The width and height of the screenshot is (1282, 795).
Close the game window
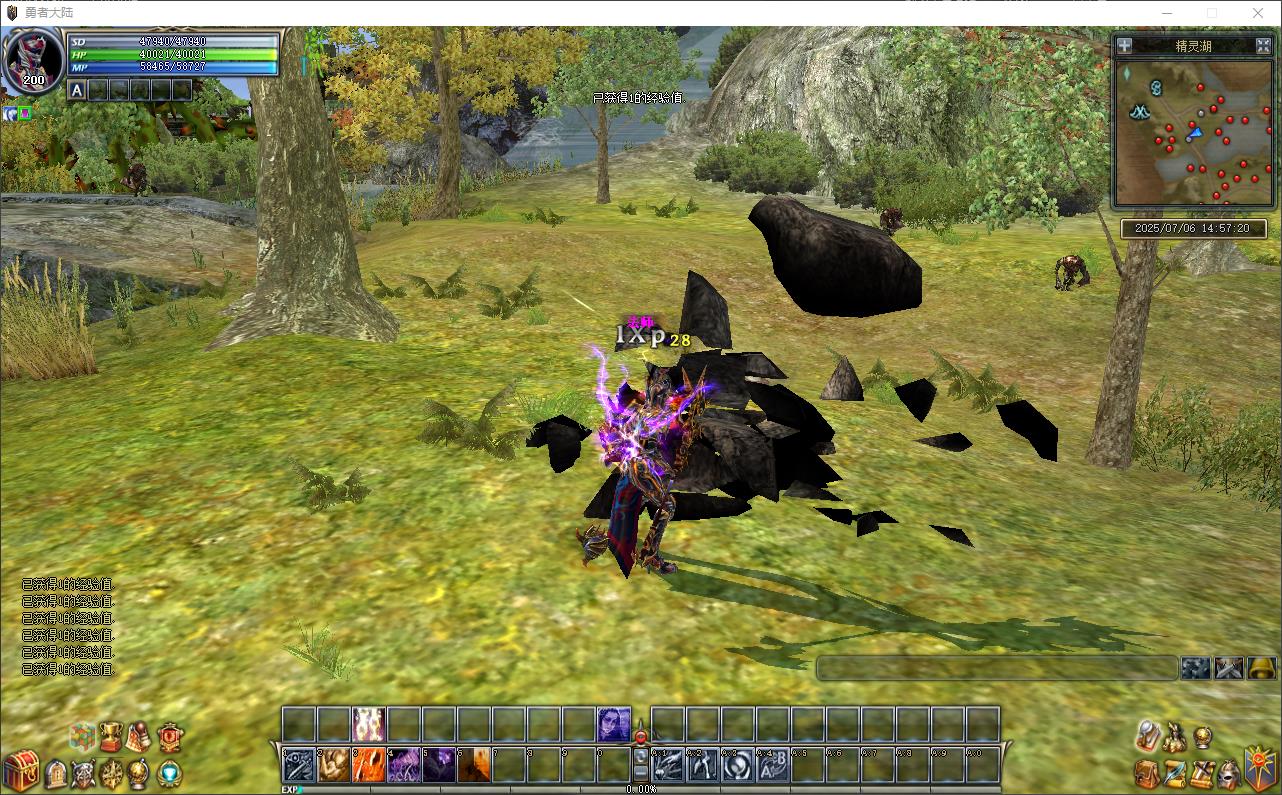(1258, 13)
